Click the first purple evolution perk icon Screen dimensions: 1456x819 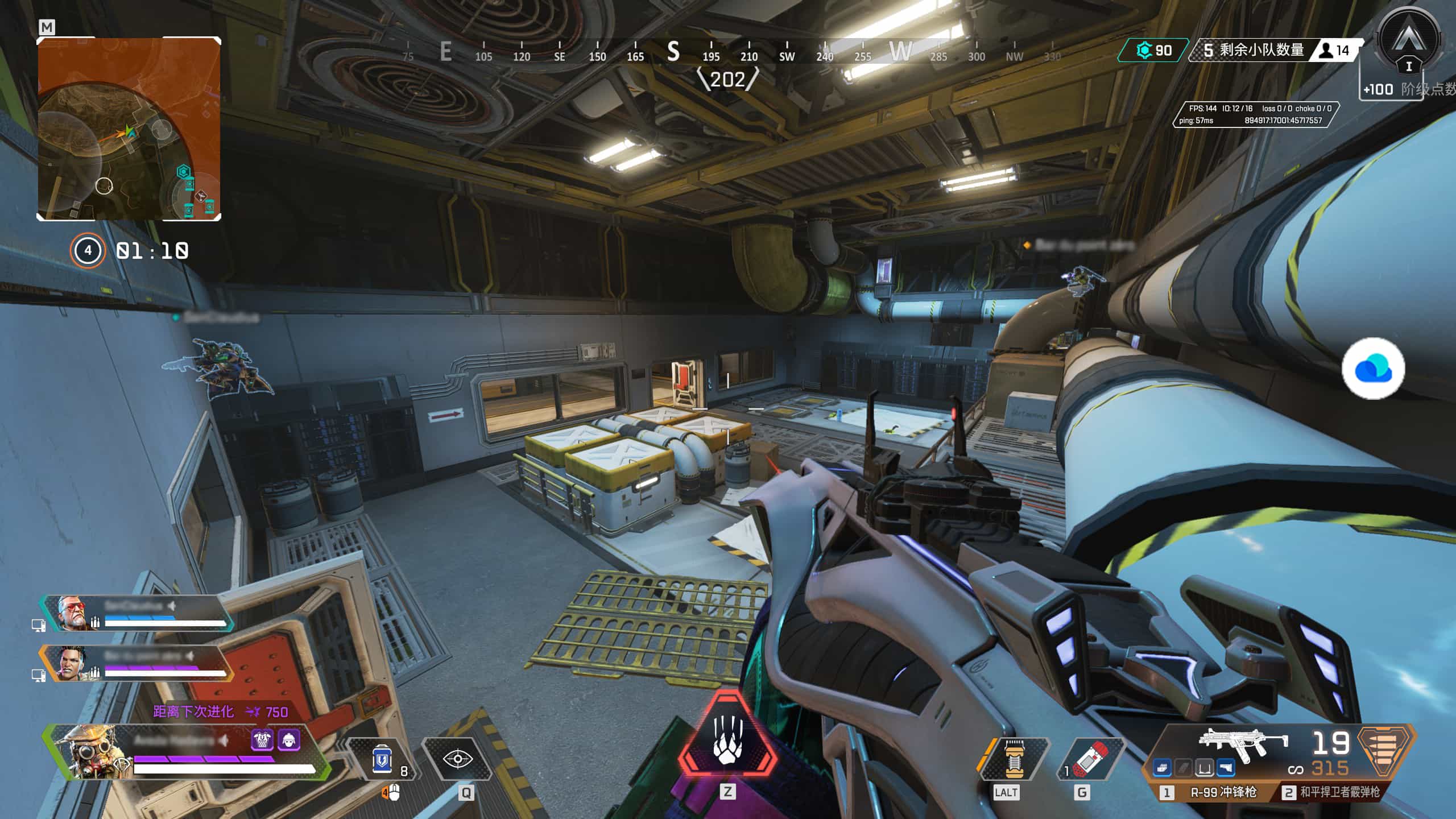[x=262, y=740]
